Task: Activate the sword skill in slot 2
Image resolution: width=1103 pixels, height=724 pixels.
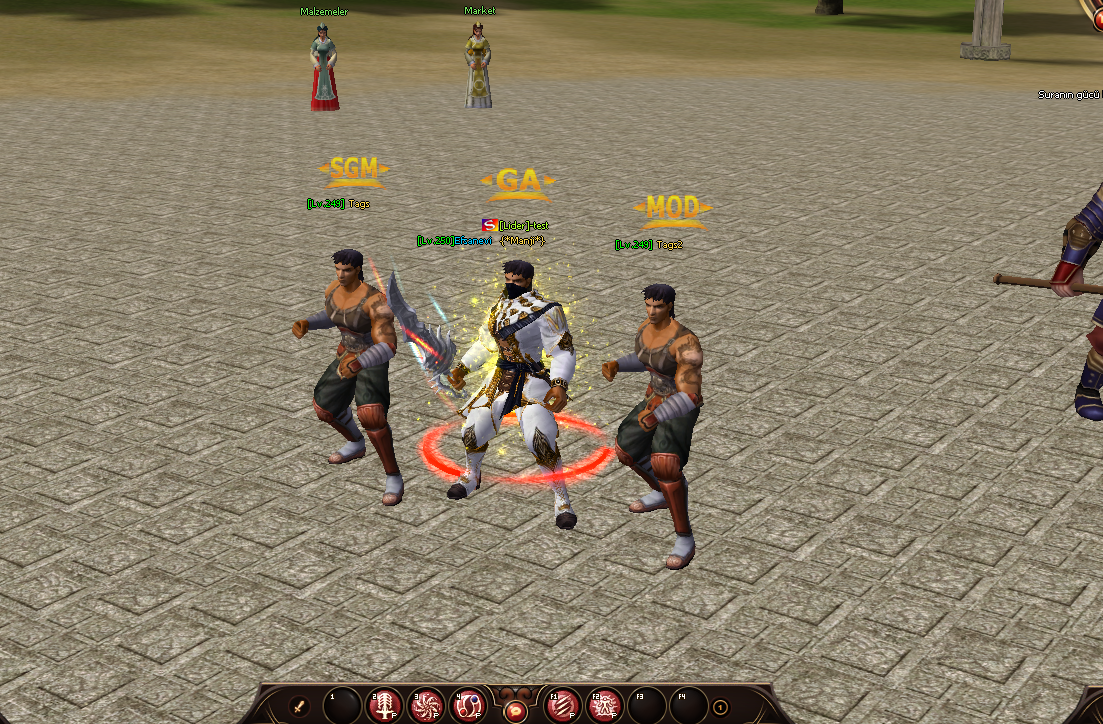Action: pos(385,706)
